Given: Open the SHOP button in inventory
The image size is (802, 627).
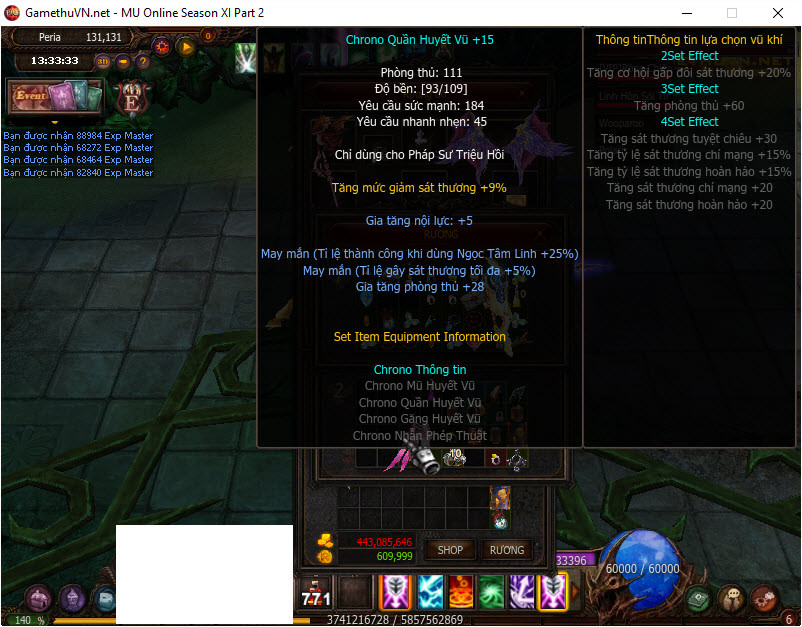Looking at the screenshot, I should [450, 549].
